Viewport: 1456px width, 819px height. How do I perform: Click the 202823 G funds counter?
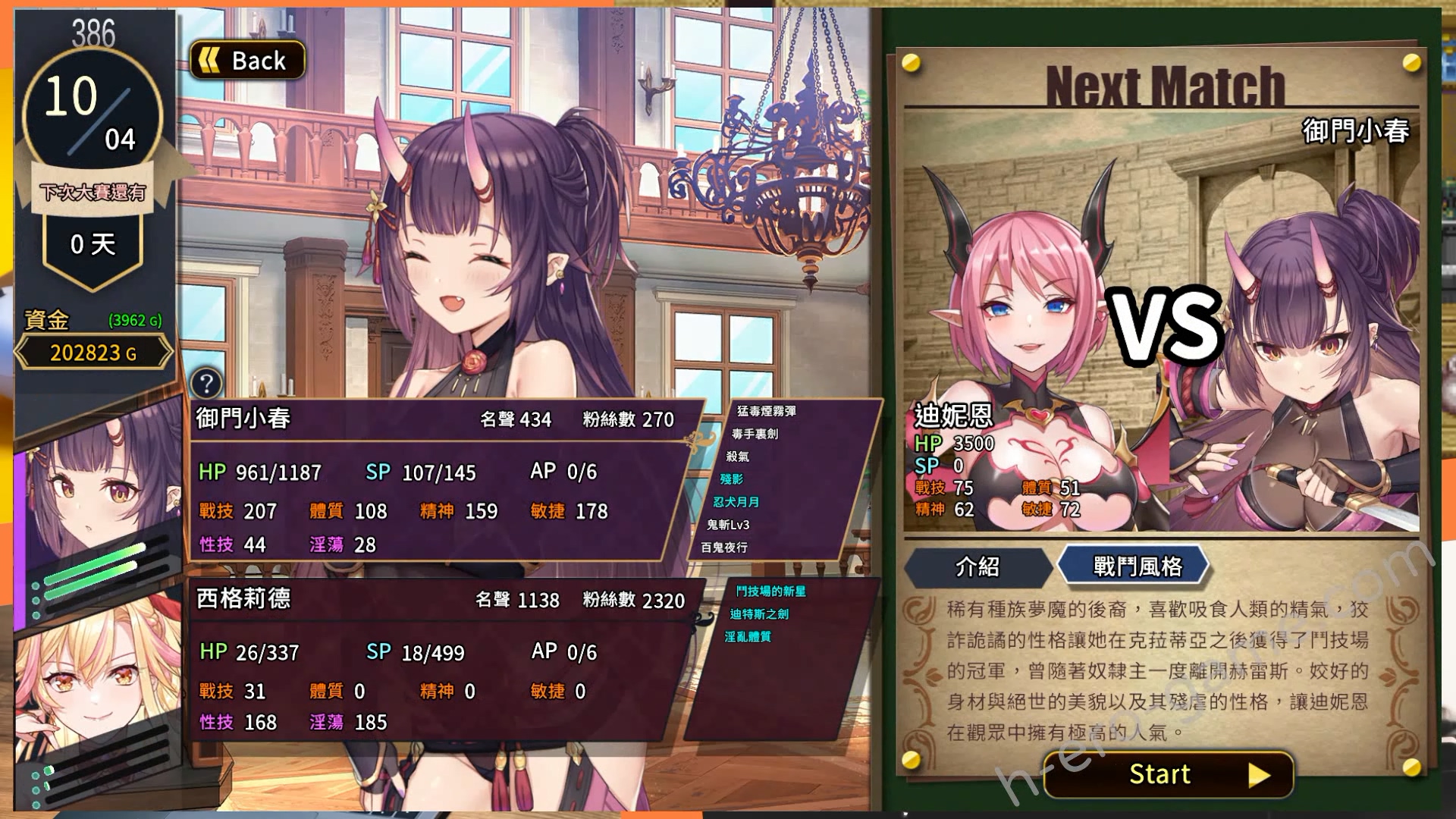(x=93, y=353)
